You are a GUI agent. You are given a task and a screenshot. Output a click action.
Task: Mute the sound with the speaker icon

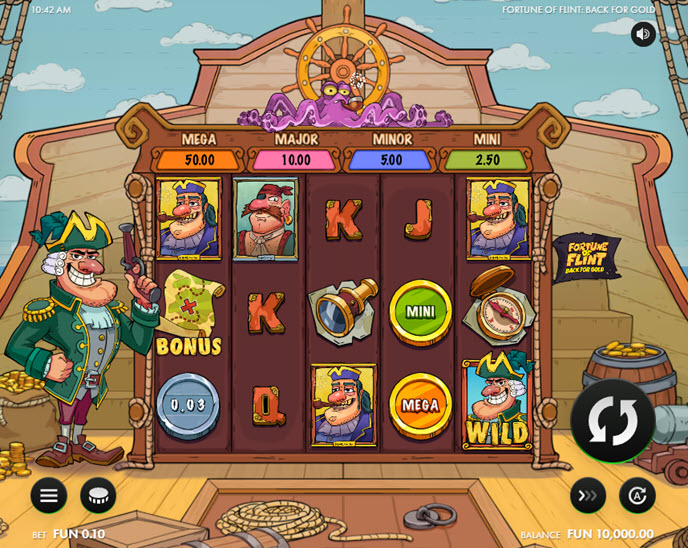(x=643, y=34)
